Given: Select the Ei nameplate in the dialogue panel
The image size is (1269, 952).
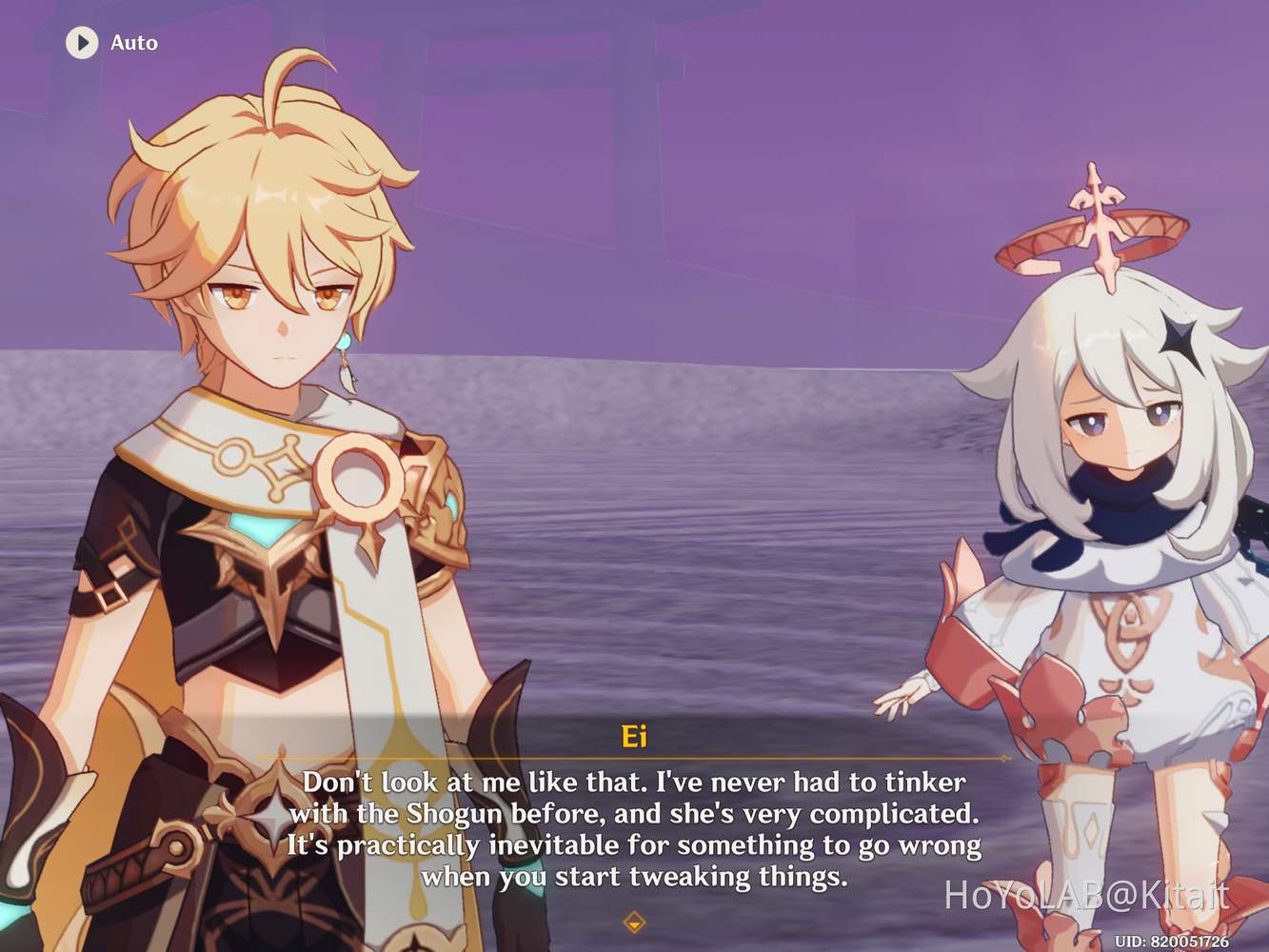Looking at the screenshot, I should [x=634, y=736].
